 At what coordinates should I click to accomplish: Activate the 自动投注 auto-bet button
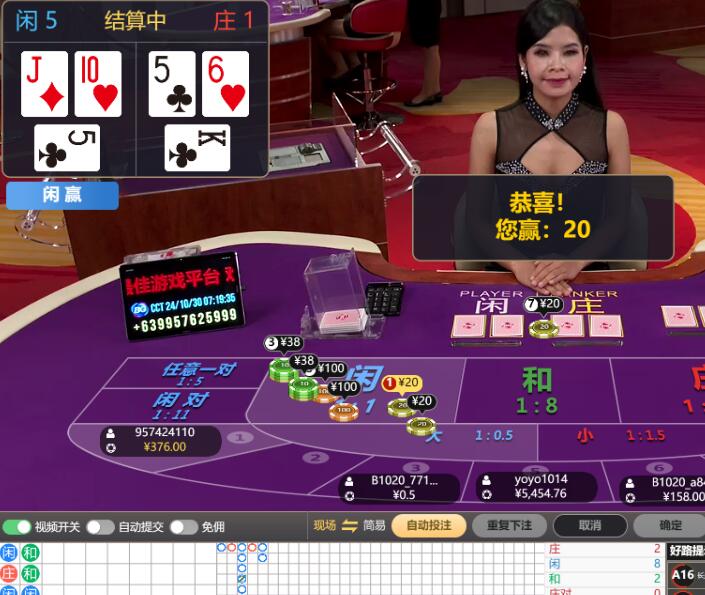click(428, 525)
